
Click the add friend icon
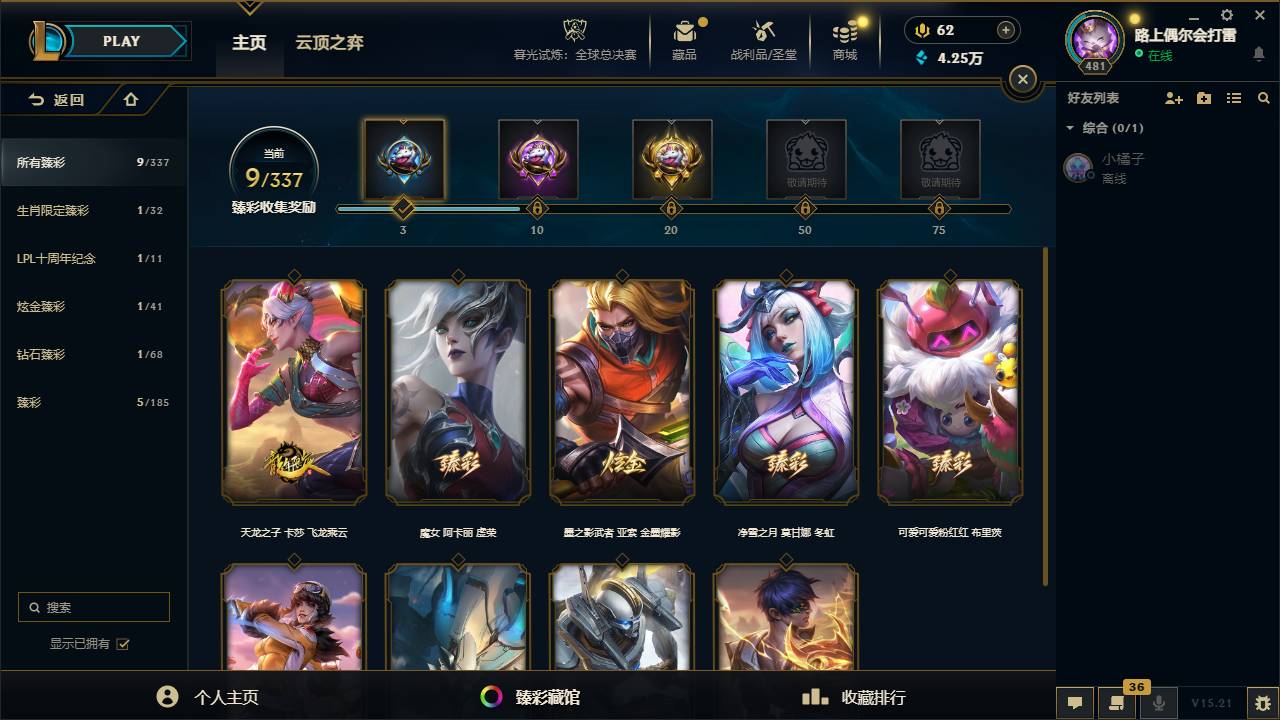(1172, 97)
